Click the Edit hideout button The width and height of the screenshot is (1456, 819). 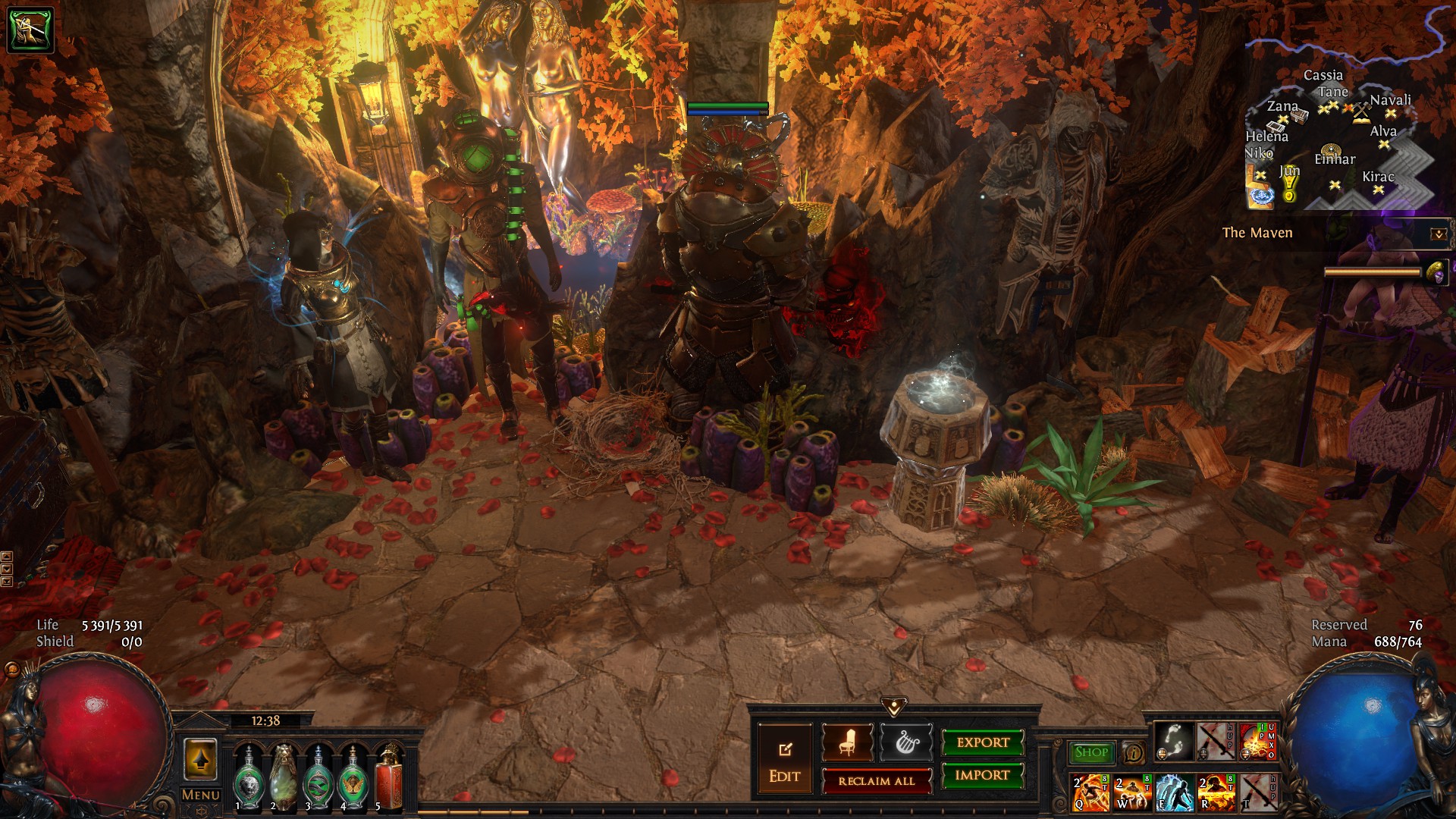pos(784,761)
